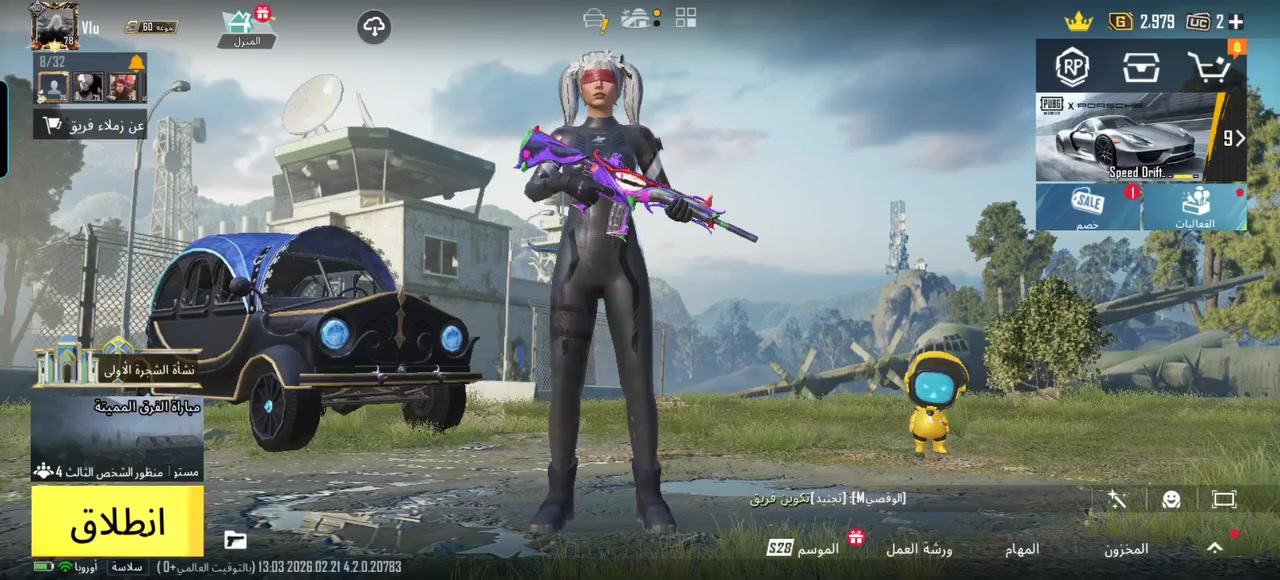Viewport: 1280px width, 580px height.
Task: Add UC with the plus button
Action: tap(1236, 21)
